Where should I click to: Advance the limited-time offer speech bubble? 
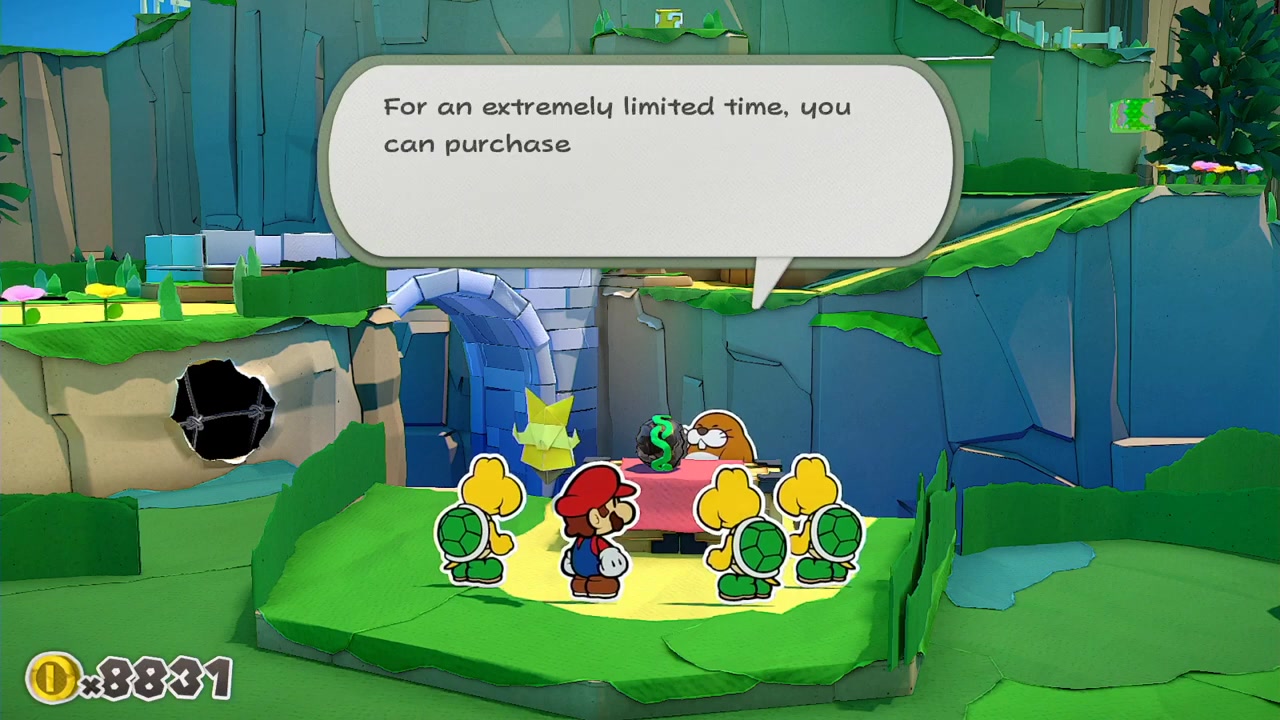(640, 160)
